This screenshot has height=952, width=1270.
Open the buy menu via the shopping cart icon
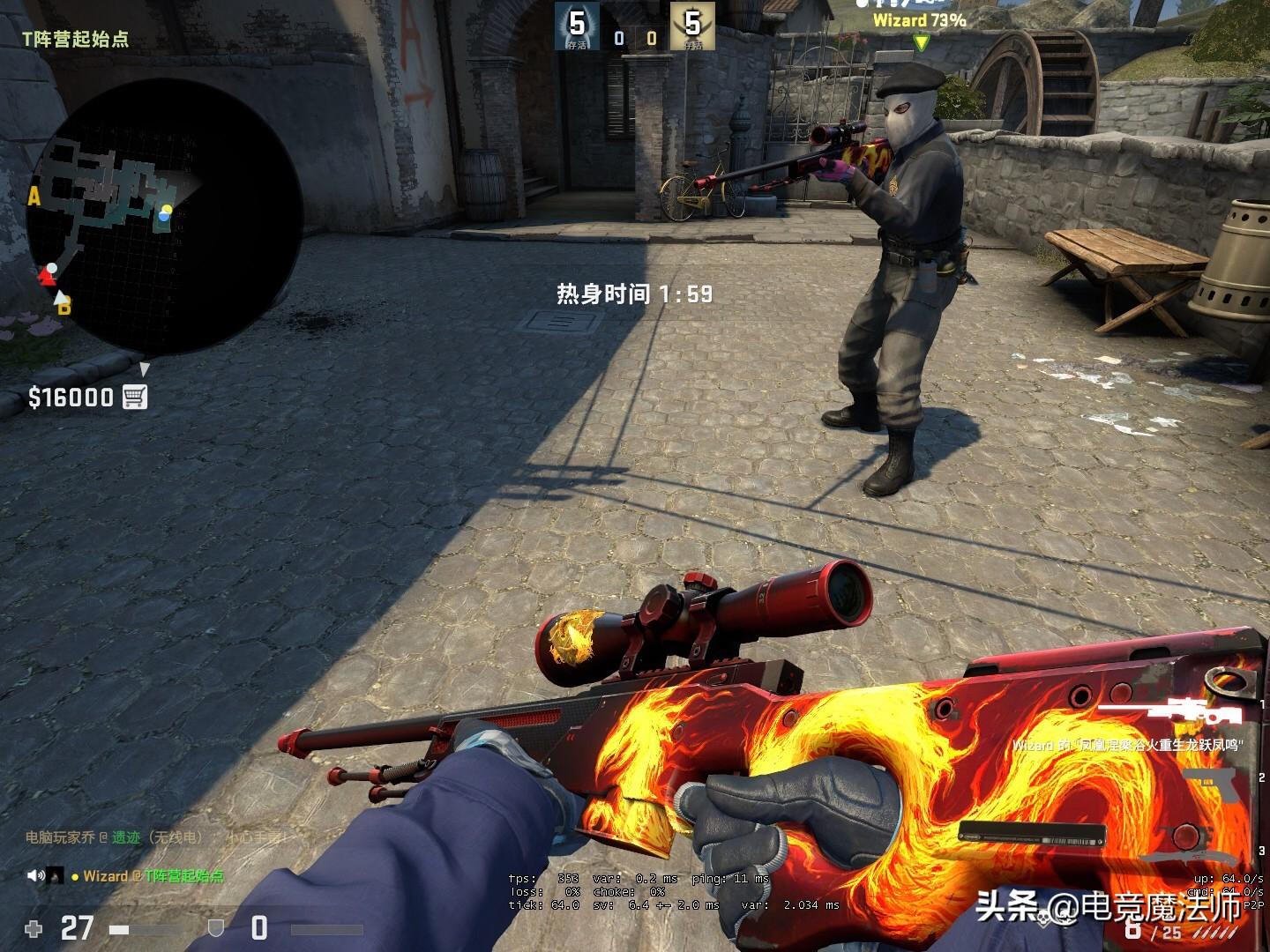[134, 396]
